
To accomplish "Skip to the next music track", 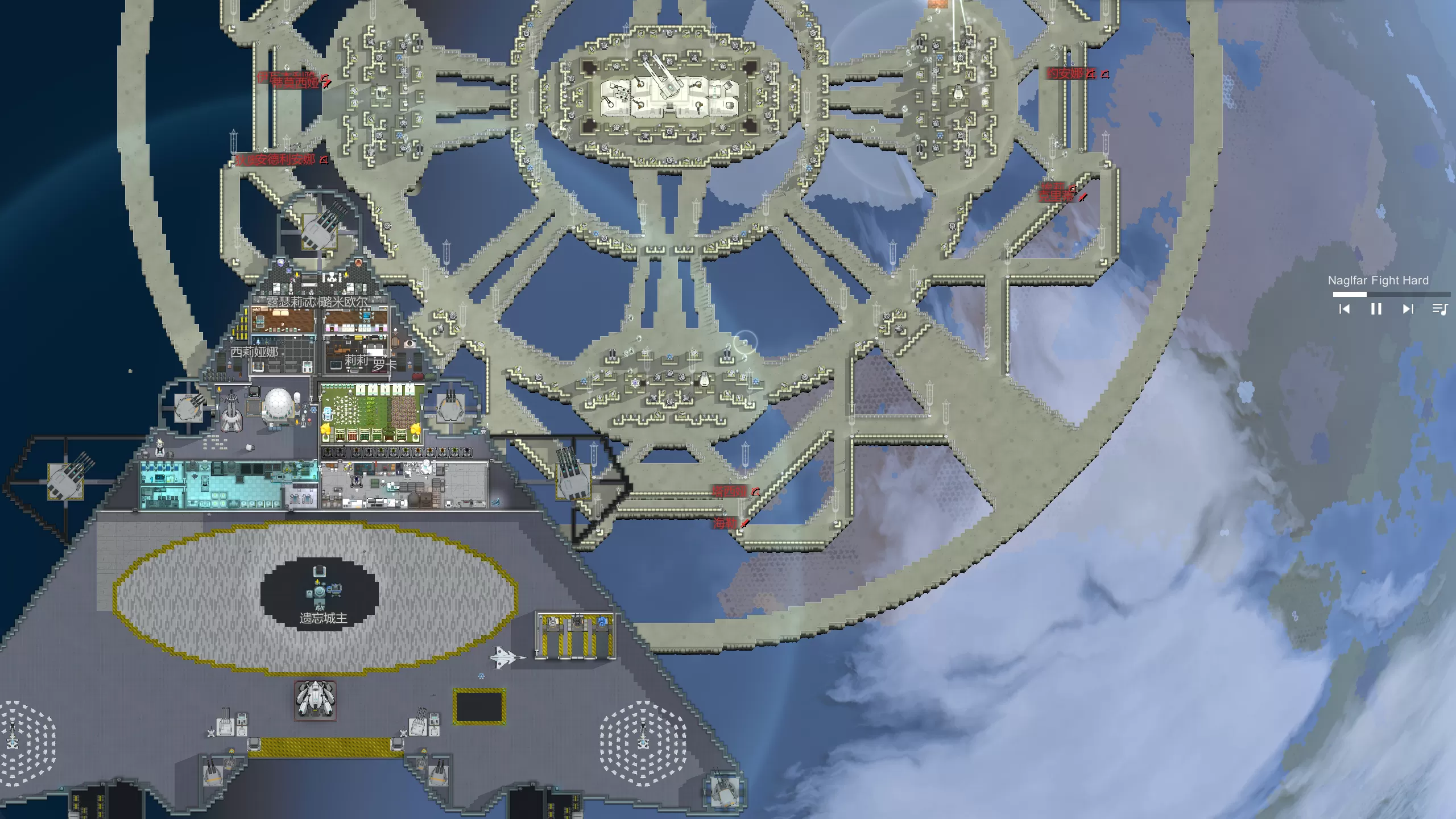I will (x=1408, y=309).
